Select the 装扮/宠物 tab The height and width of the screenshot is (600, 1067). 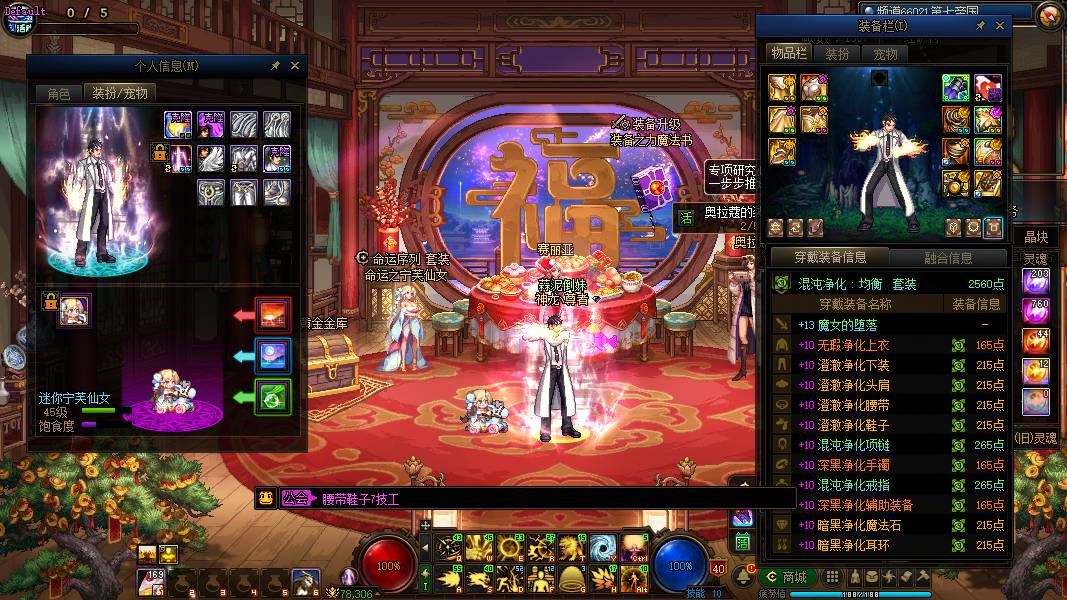pos(120,93)
